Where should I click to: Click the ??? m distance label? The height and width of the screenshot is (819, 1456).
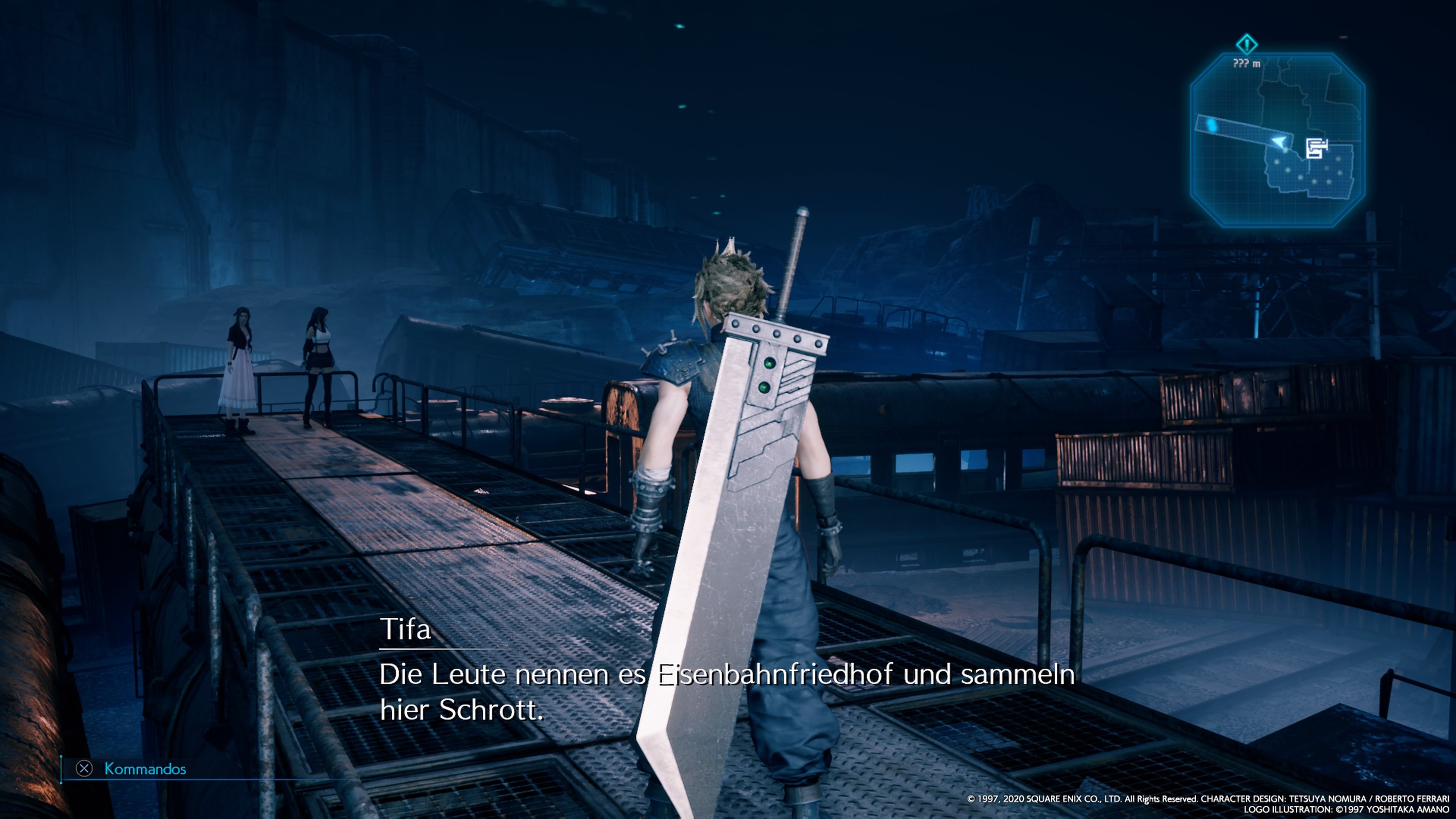point(1246,63)
